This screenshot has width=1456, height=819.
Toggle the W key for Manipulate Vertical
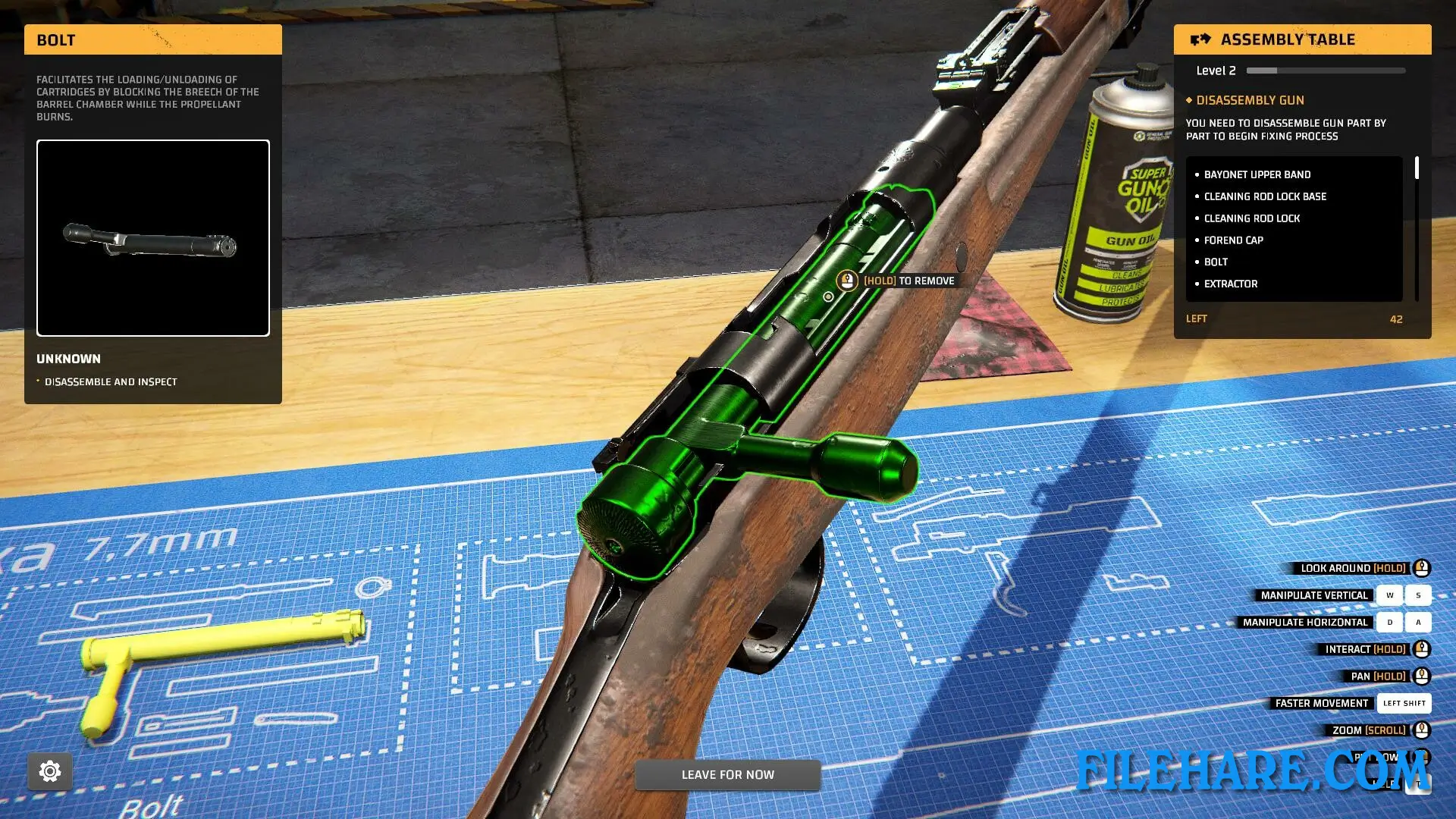[x=1389, y=595]
